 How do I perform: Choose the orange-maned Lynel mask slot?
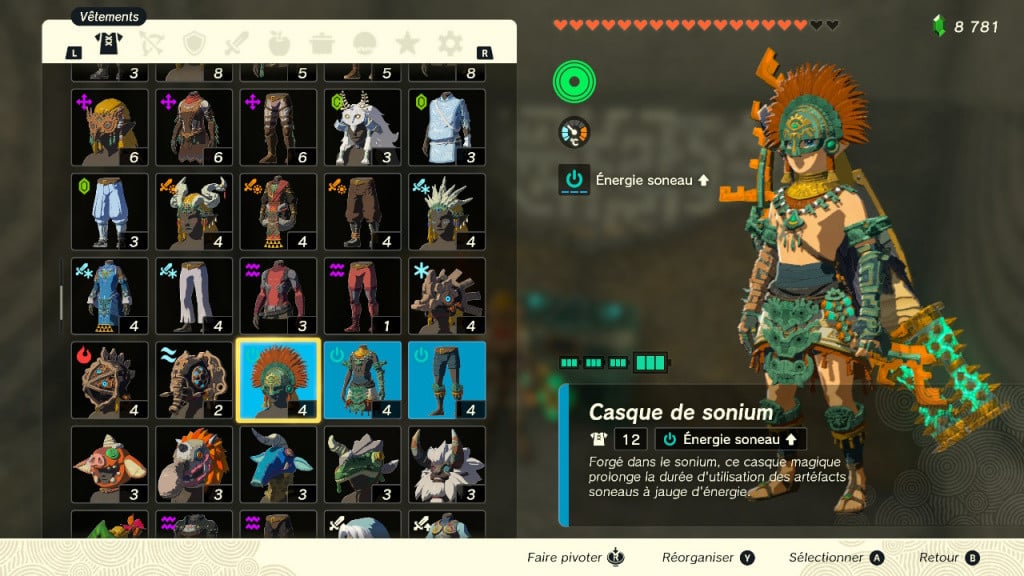[194, 463]
